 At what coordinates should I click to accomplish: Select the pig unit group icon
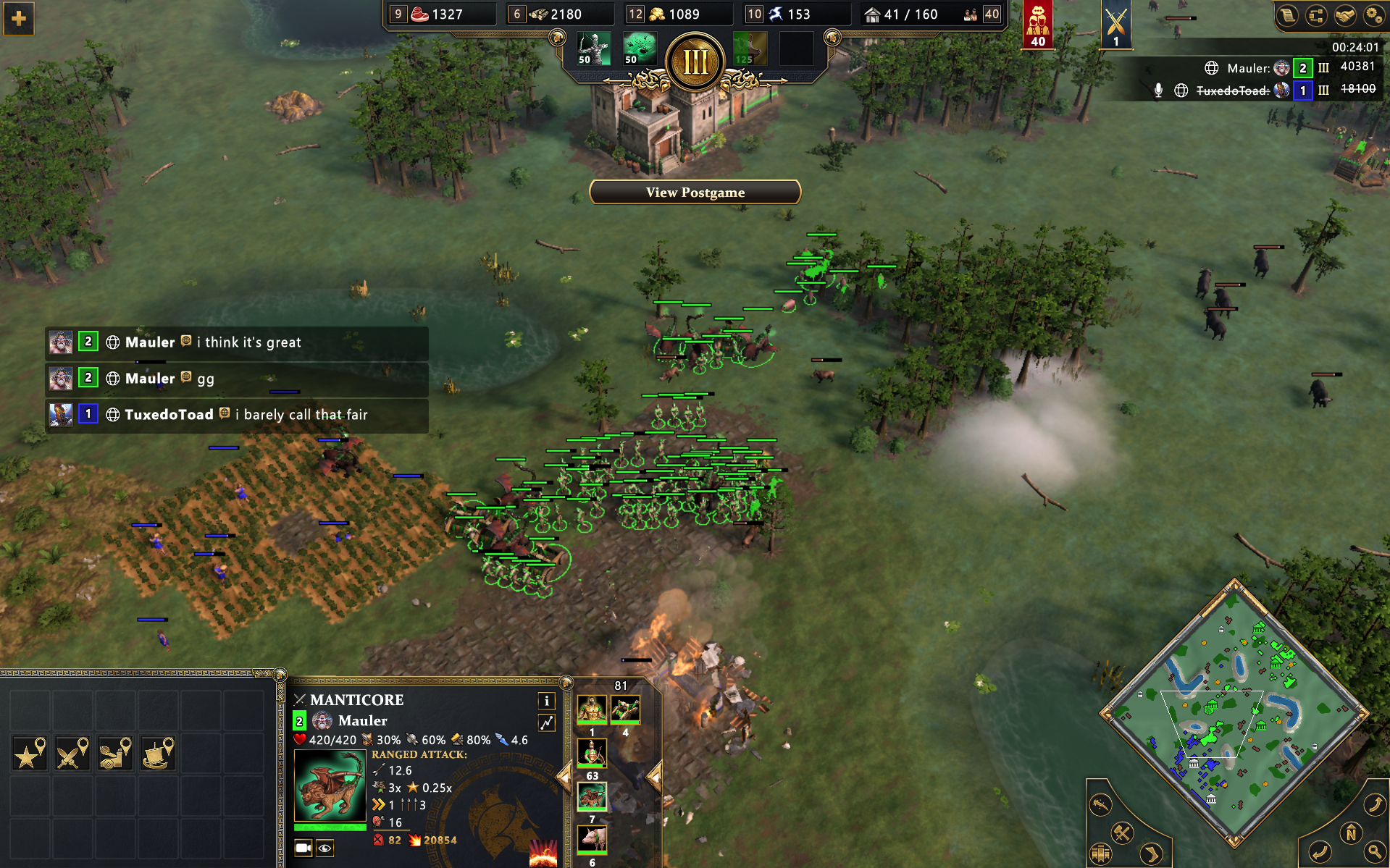pos(592,840)
